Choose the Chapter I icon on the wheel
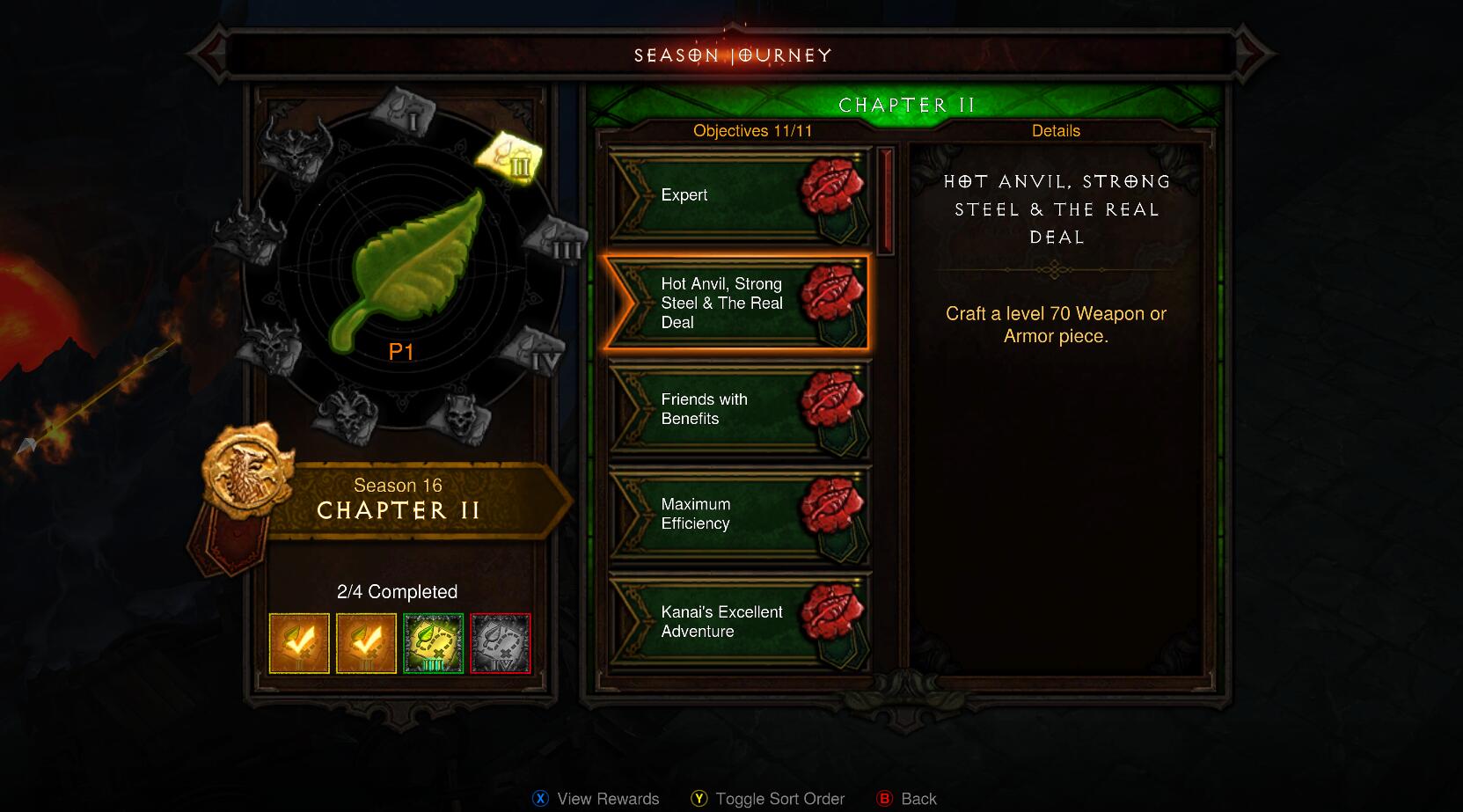The image size is (1463, 812). [x=403, y=110]
